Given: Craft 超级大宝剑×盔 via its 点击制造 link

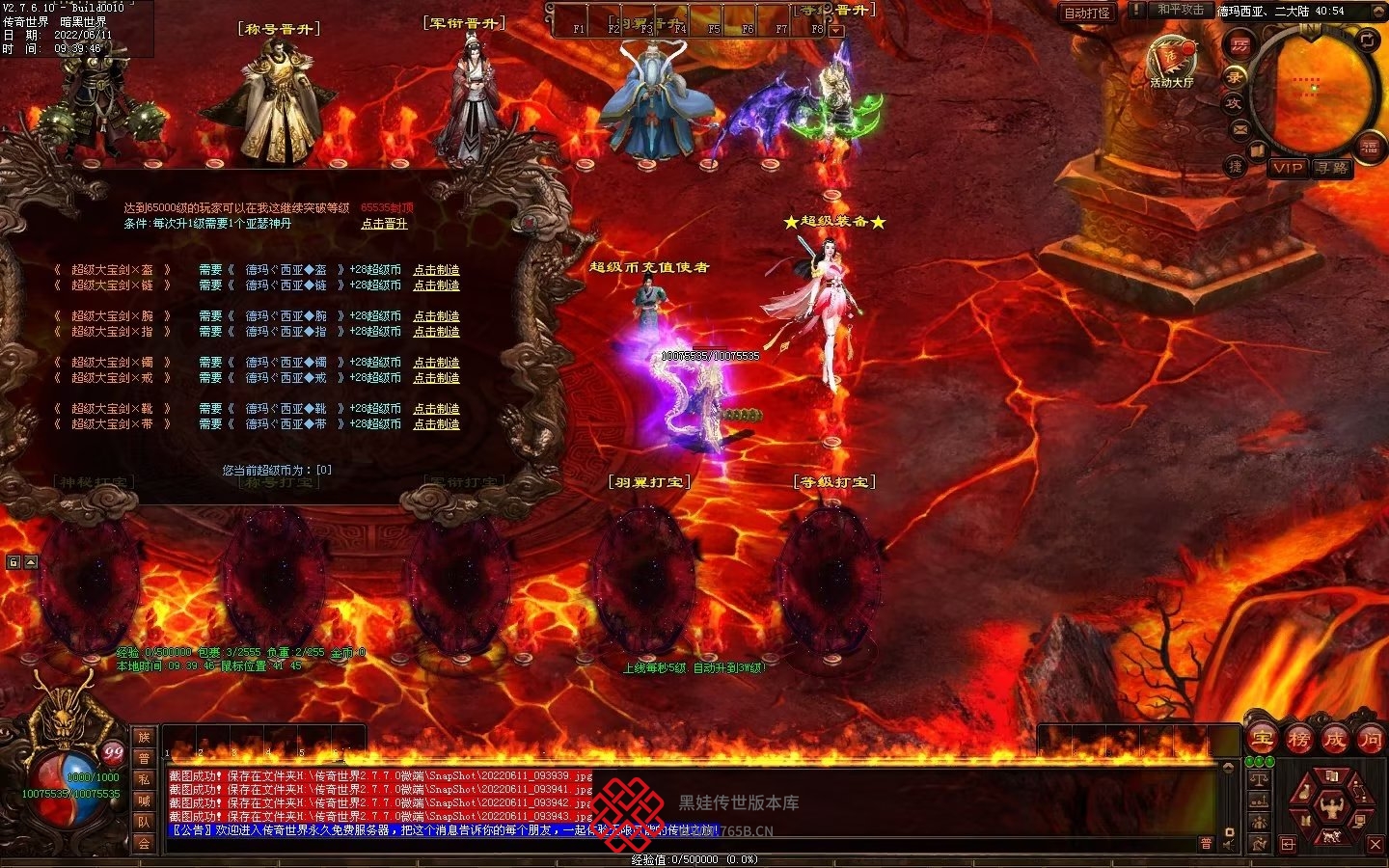Looking at the screenshot, I should (436, 270).
